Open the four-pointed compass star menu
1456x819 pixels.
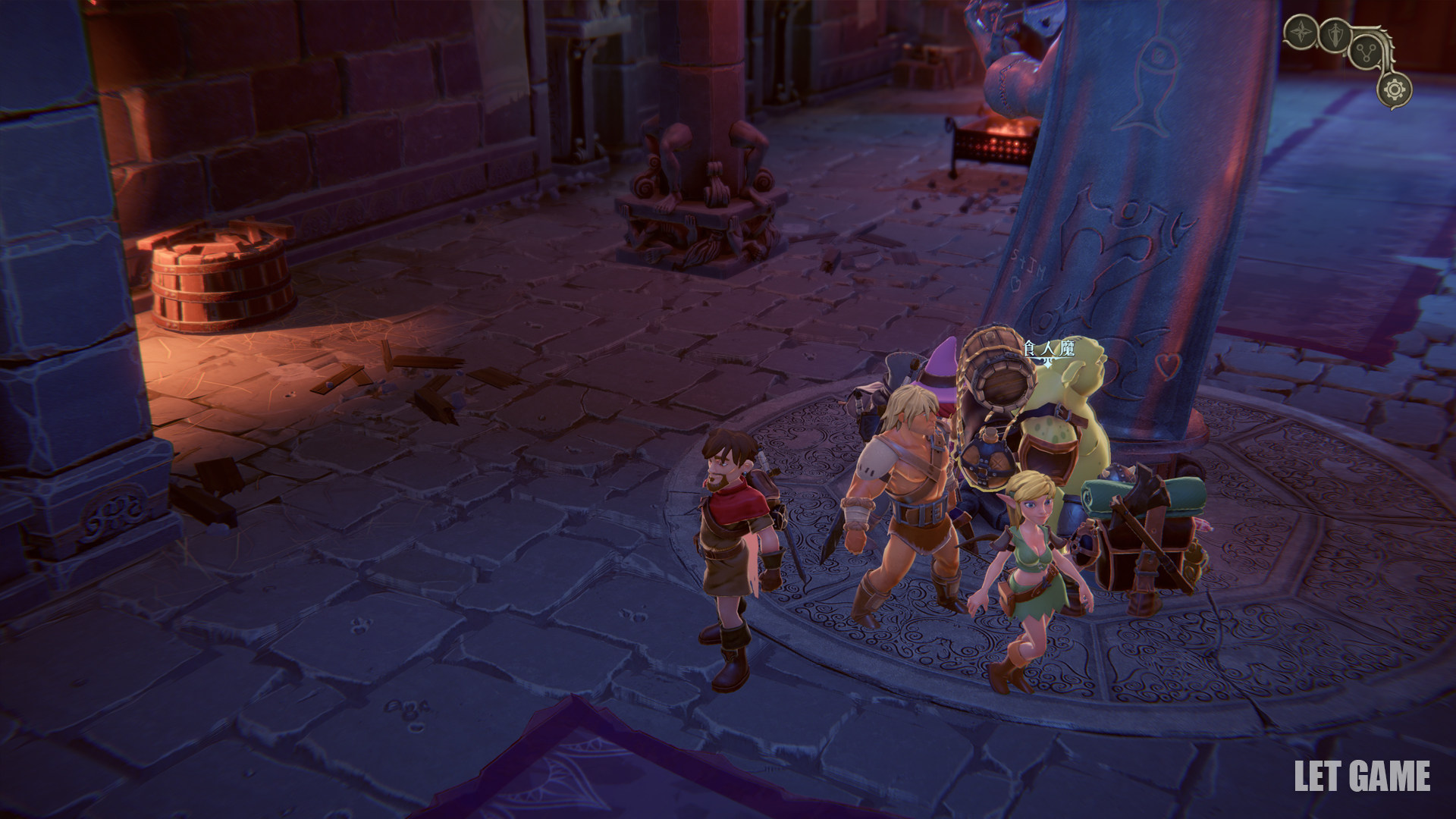1303,33
